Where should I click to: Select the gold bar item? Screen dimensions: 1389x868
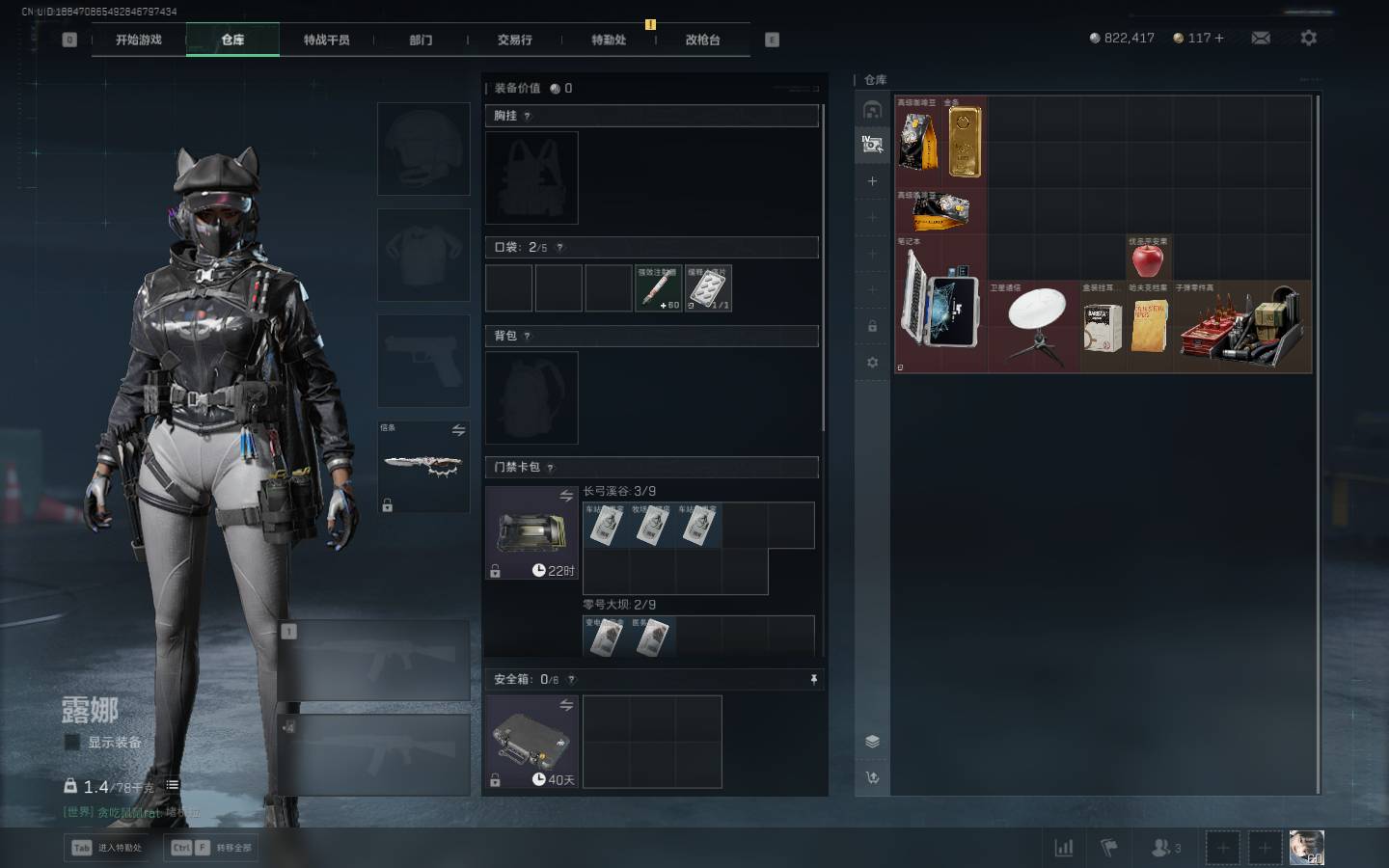coord(965,142)
